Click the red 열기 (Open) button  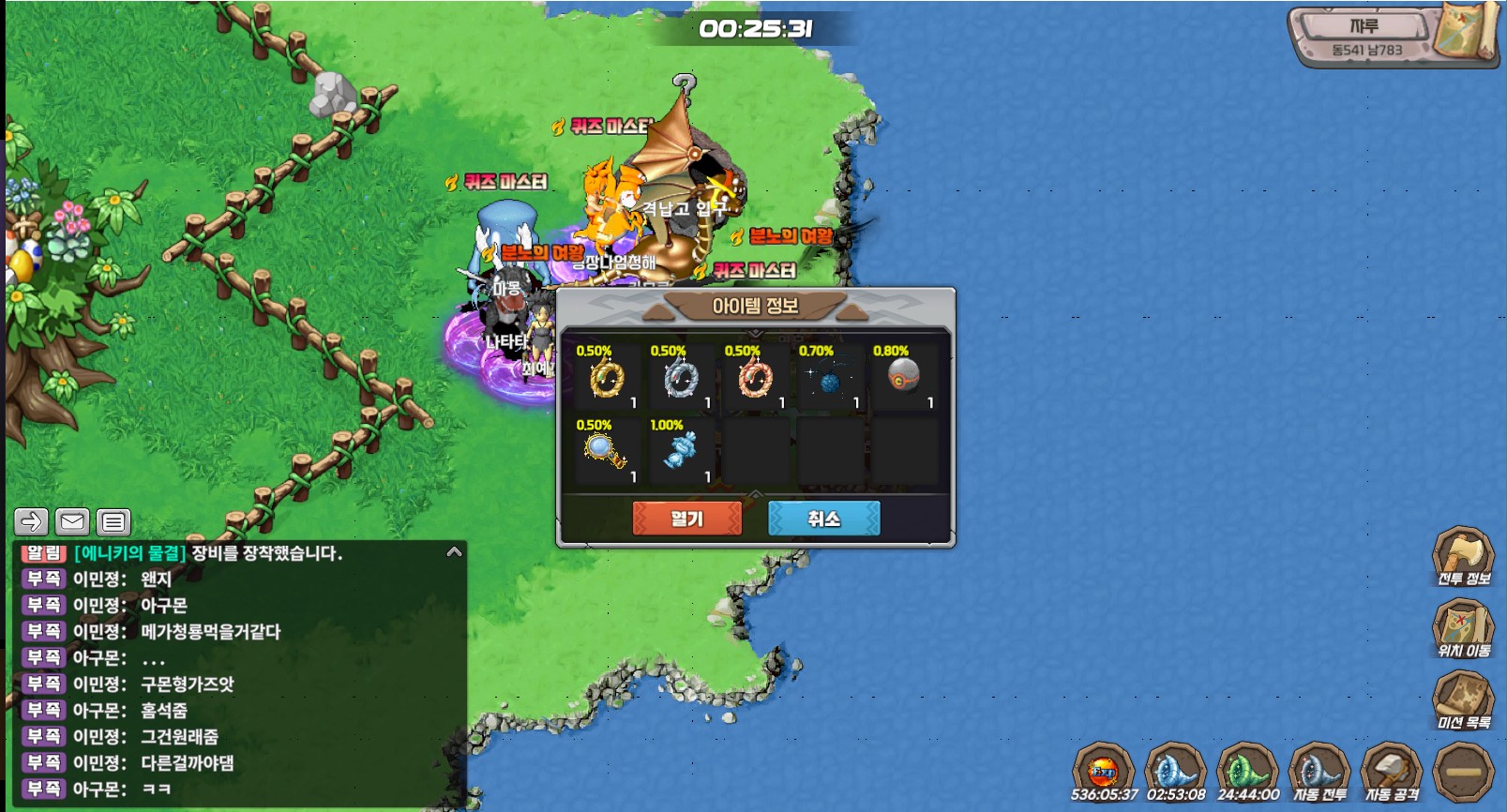pos(686,519)
